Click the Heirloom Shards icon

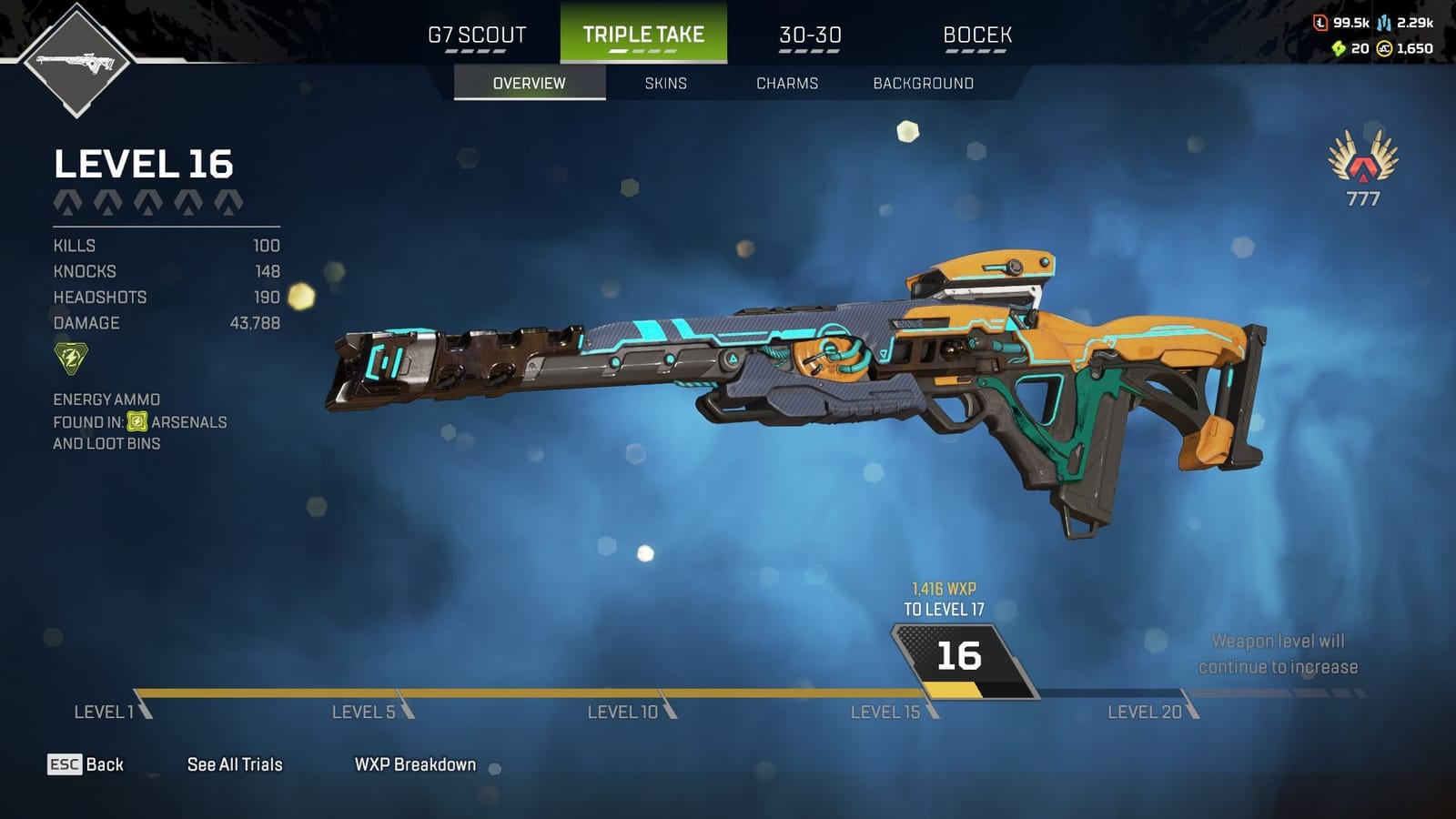(1339, 47)
